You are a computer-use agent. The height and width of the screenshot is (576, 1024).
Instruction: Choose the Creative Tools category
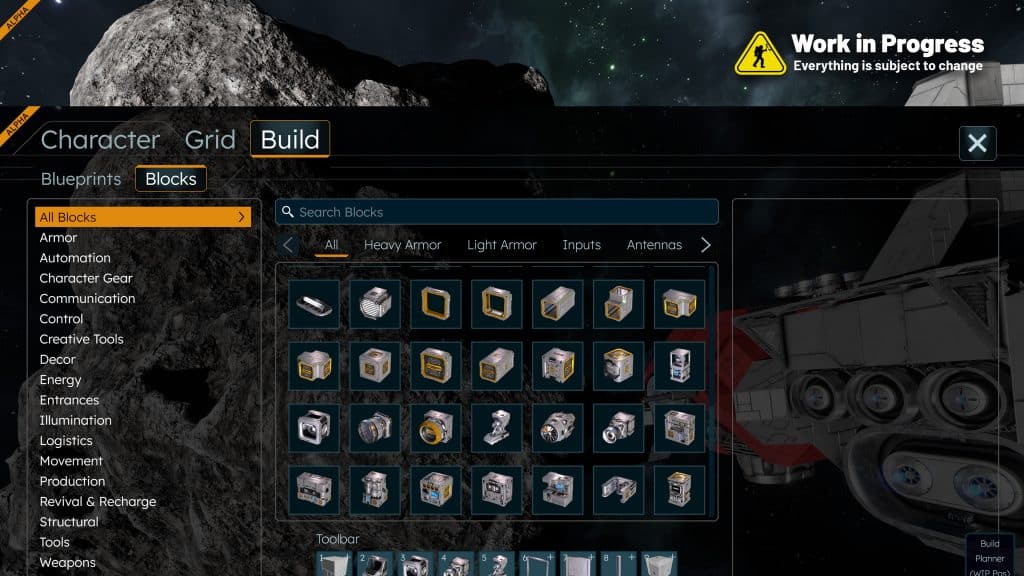(x=81, y=339)
